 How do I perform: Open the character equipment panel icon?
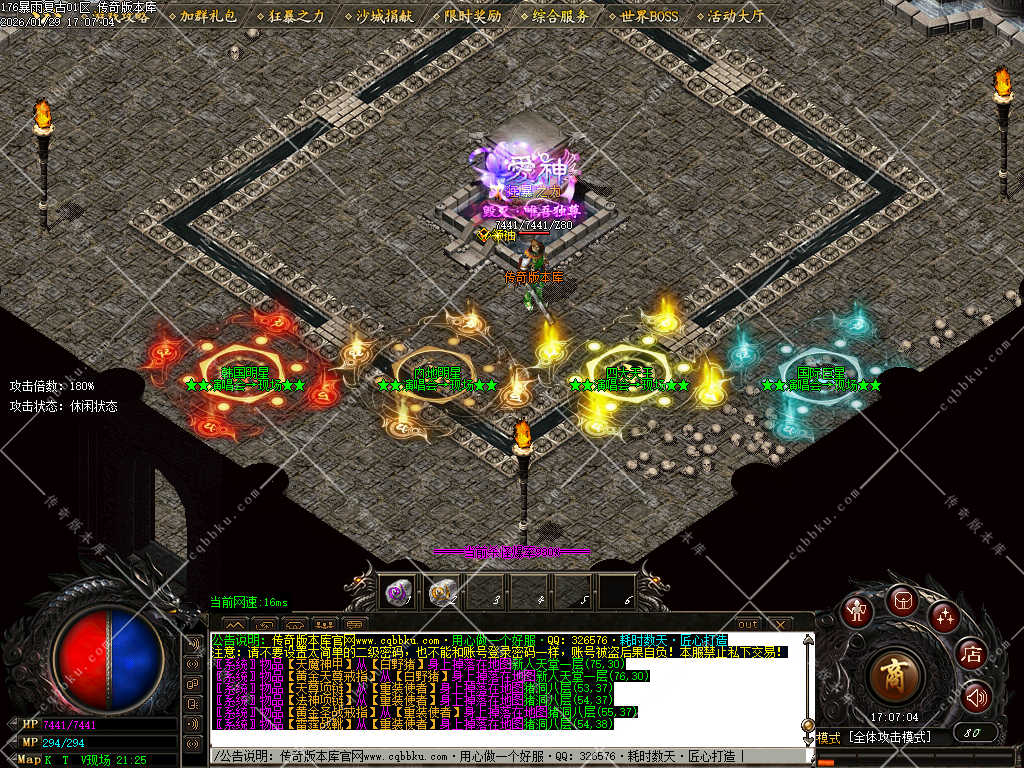point(856,611)
